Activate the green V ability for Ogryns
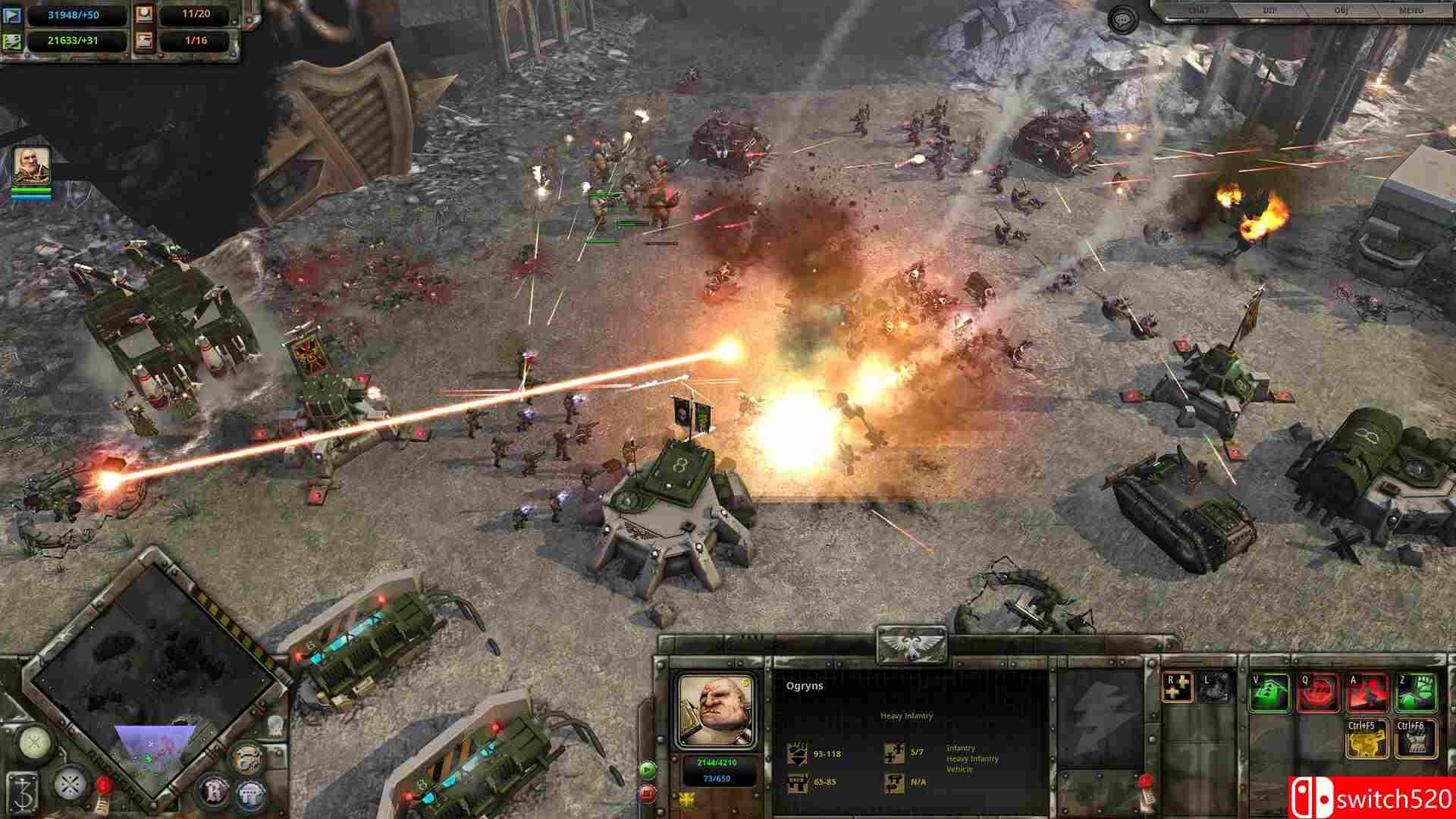Viewport: 1456px width, 819px height. (x=1267, y=692)
